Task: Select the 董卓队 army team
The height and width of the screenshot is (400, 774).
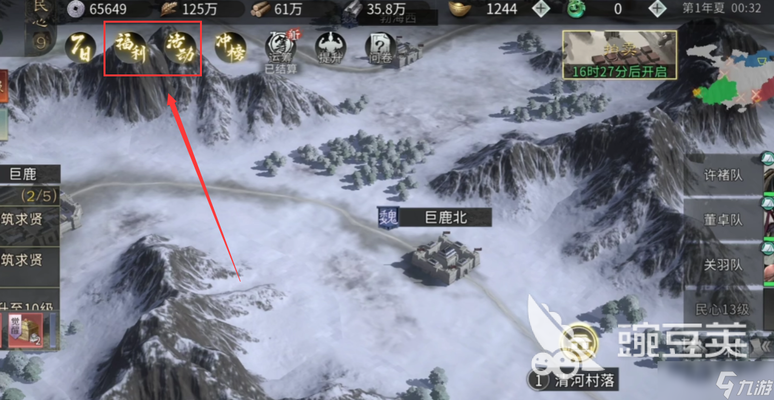Action: point(724,219)
